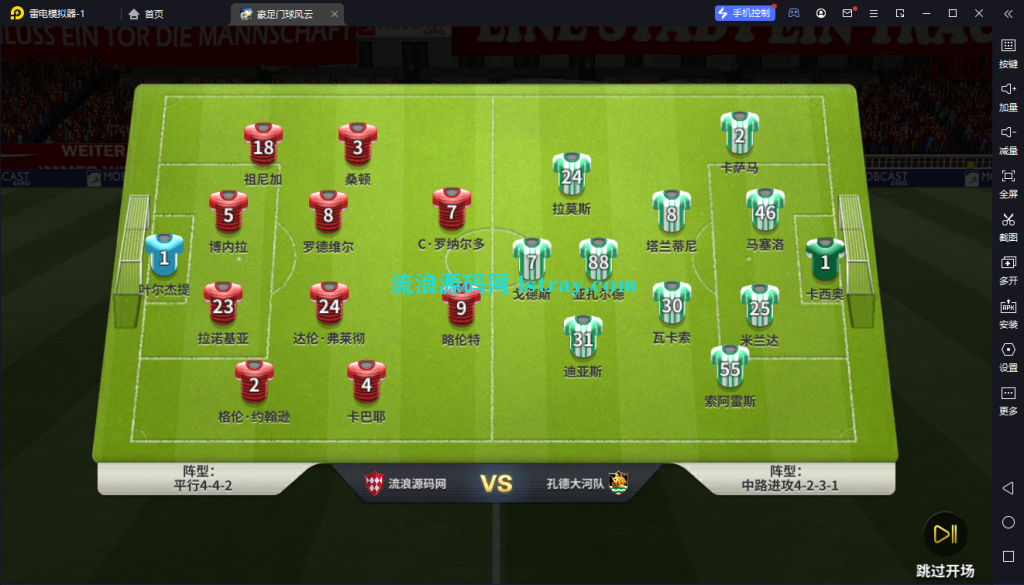1024x585 pixels.
Task: Close the emulator window
Action: (978, 13)
